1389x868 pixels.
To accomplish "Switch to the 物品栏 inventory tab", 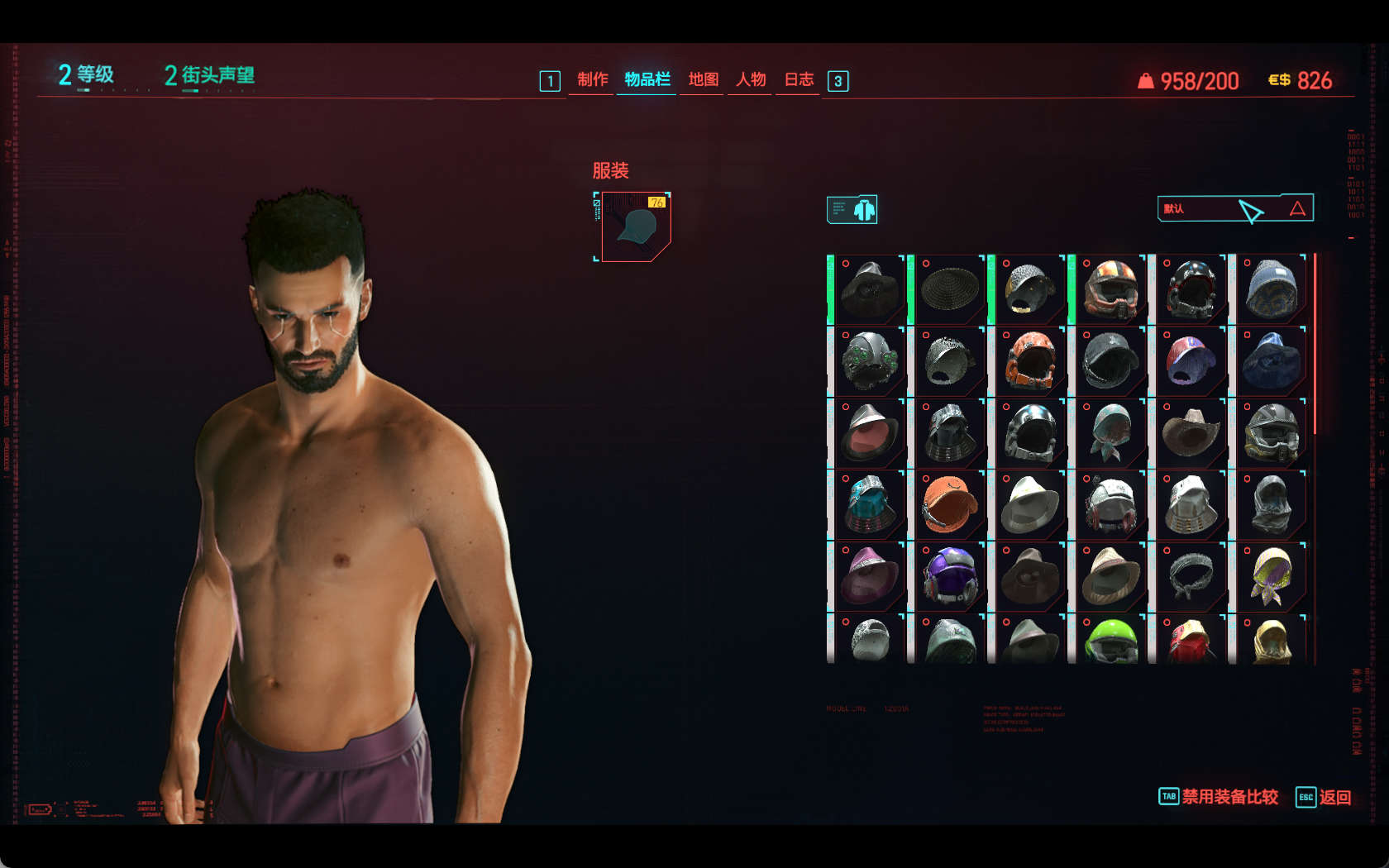I will tap(647, 79).
